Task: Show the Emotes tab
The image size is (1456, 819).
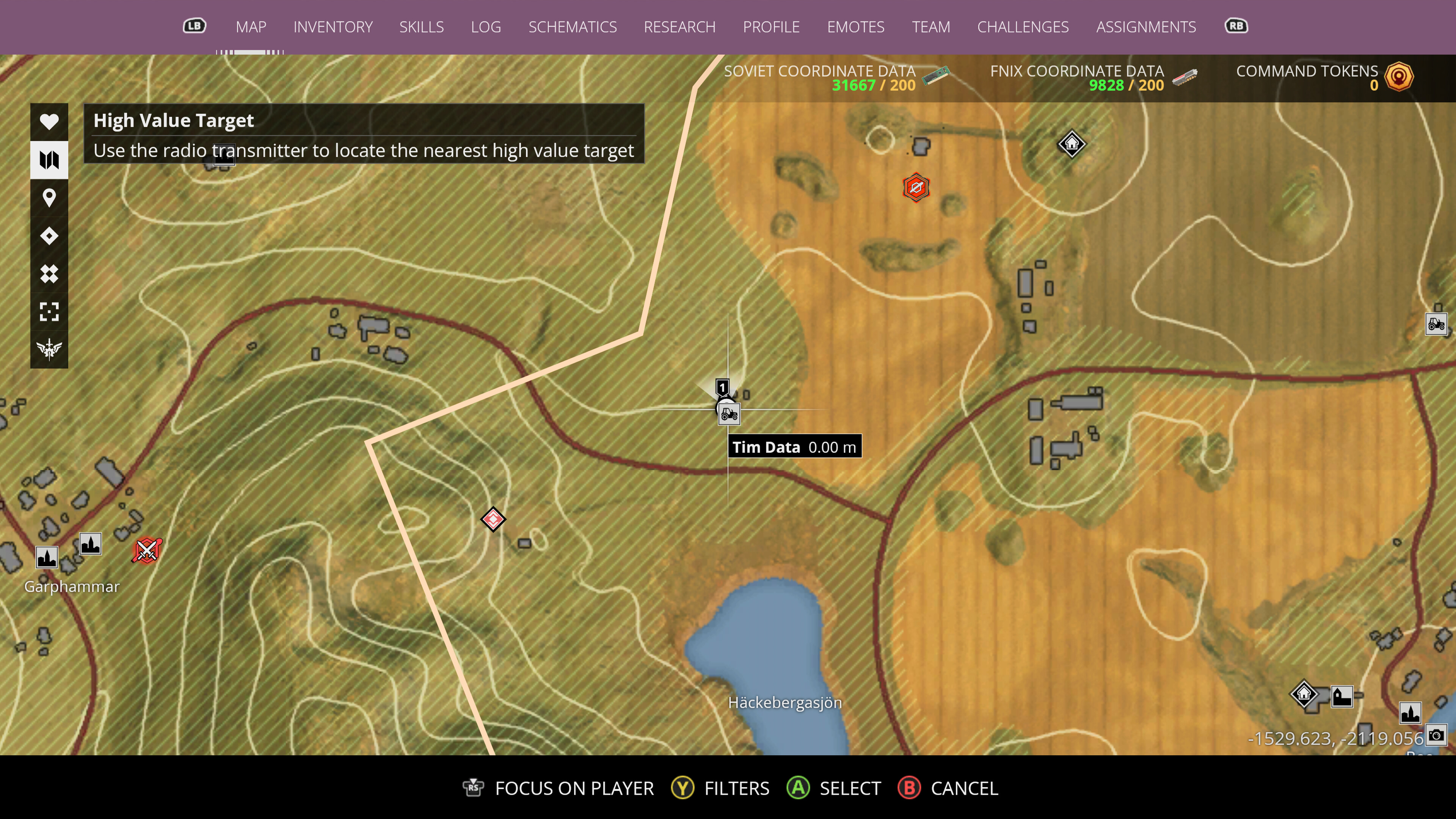Action: click(855, 27)
